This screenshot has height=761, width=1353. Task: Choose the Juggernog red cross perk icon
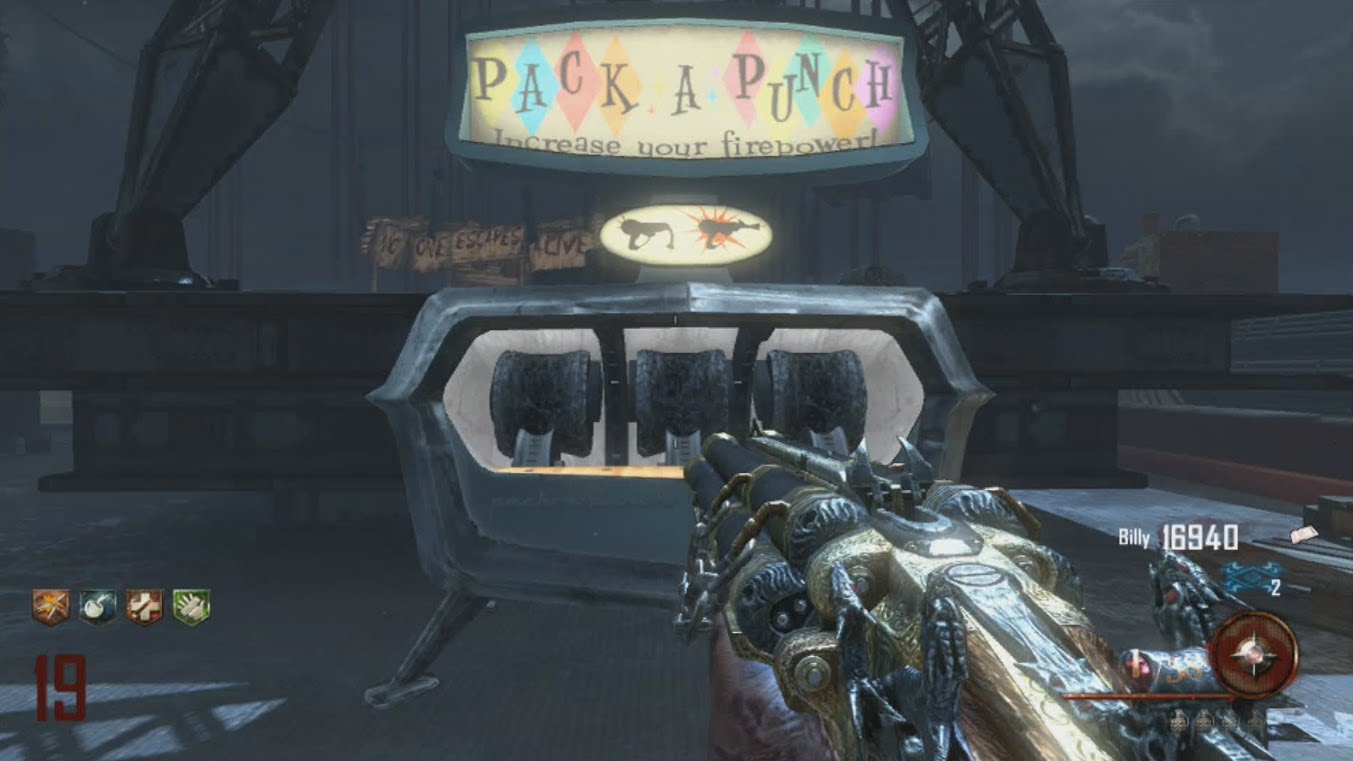[144, 607]
